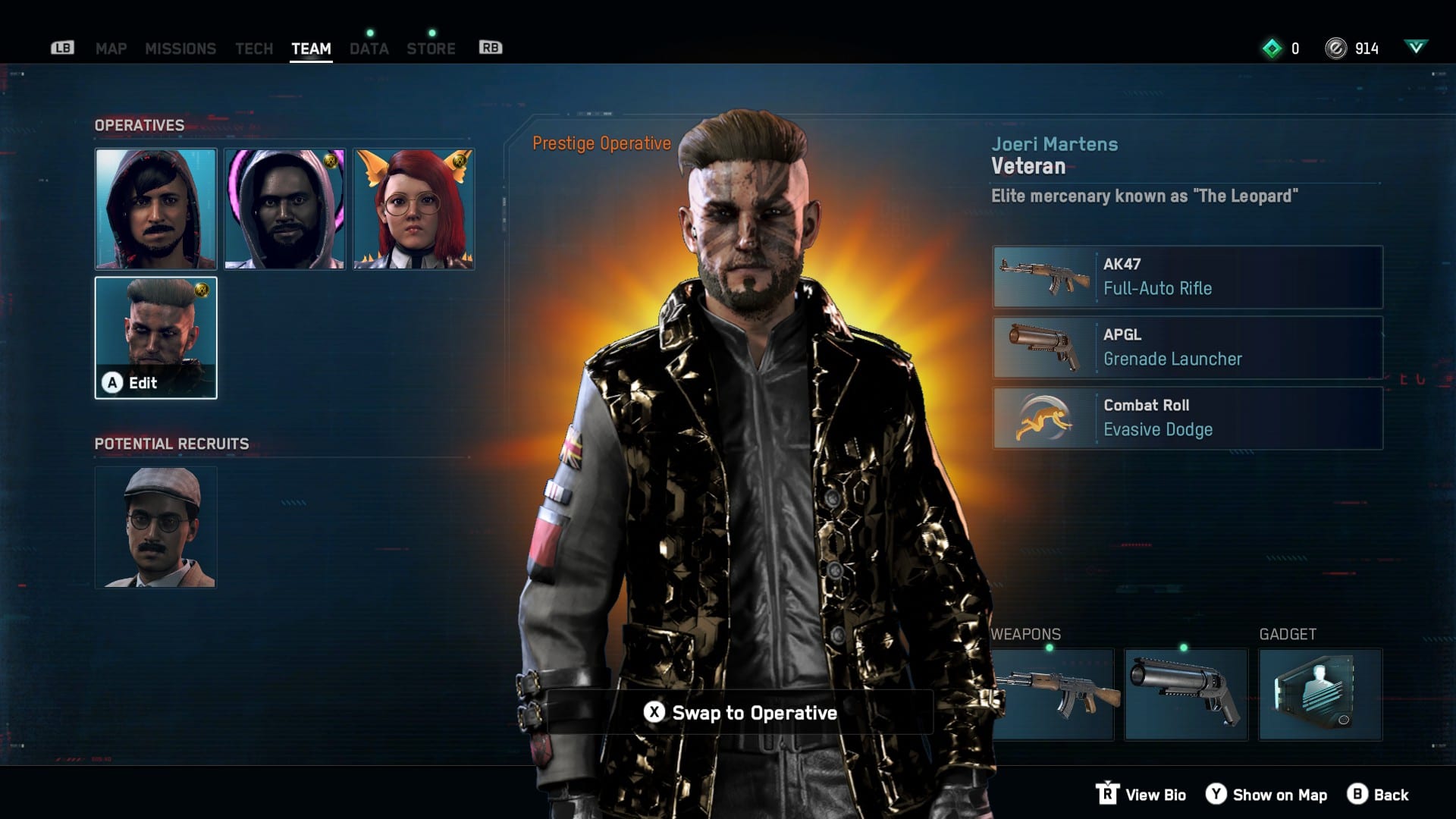
Task: Open the DATA tab
Action: (x=369, y=49)
